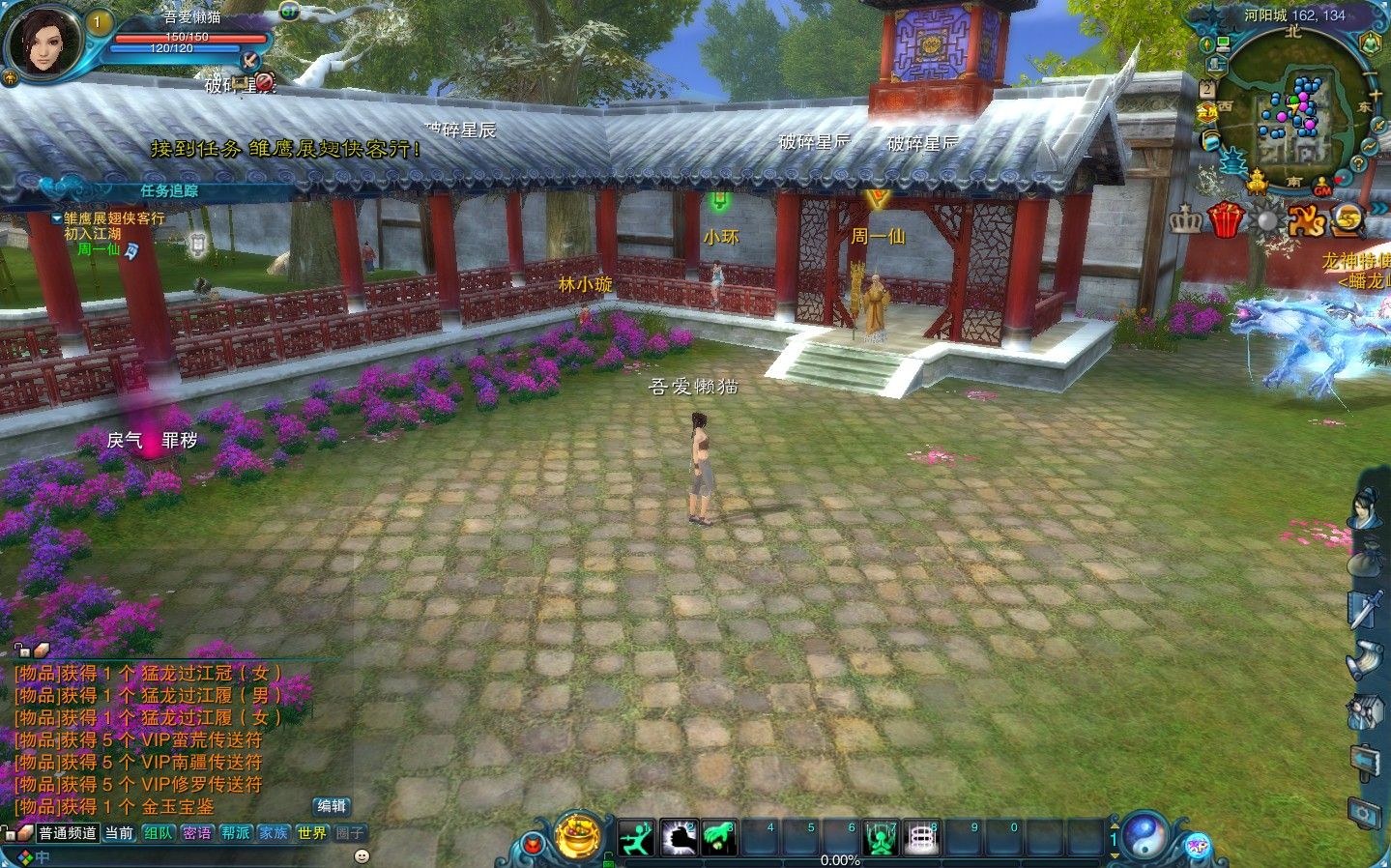The width and height of the screenshot is (1391, 868).
Task: Trigger the green claw skill in slot 3
Action: (719, 837)
